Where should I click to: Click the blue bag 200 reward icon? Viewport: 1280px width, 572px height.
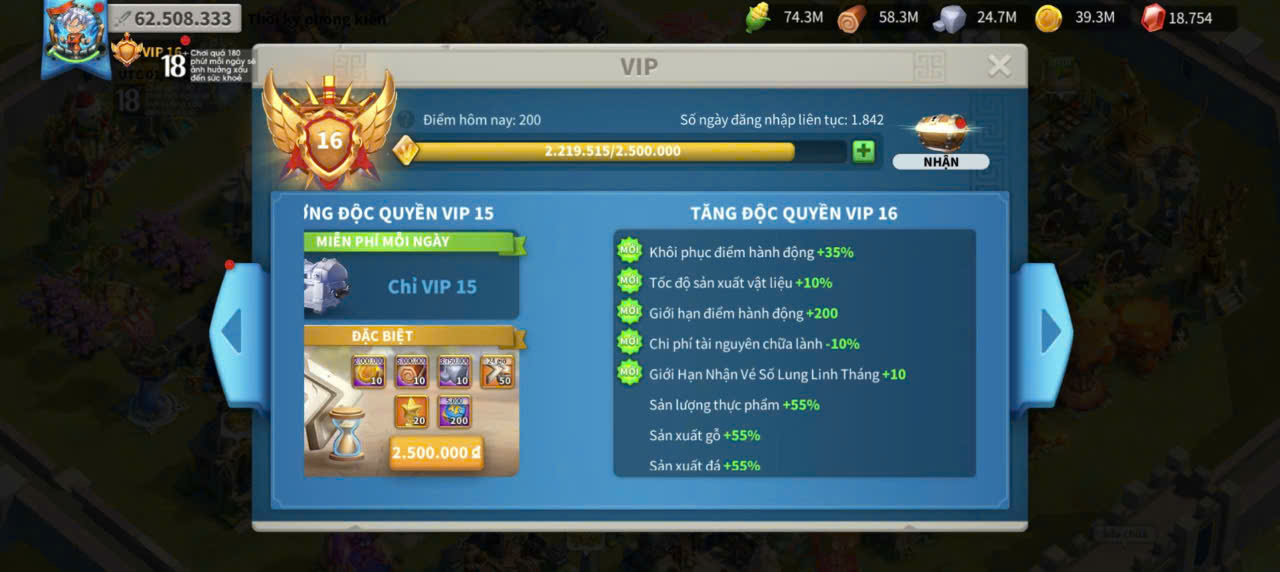point(454,411)
